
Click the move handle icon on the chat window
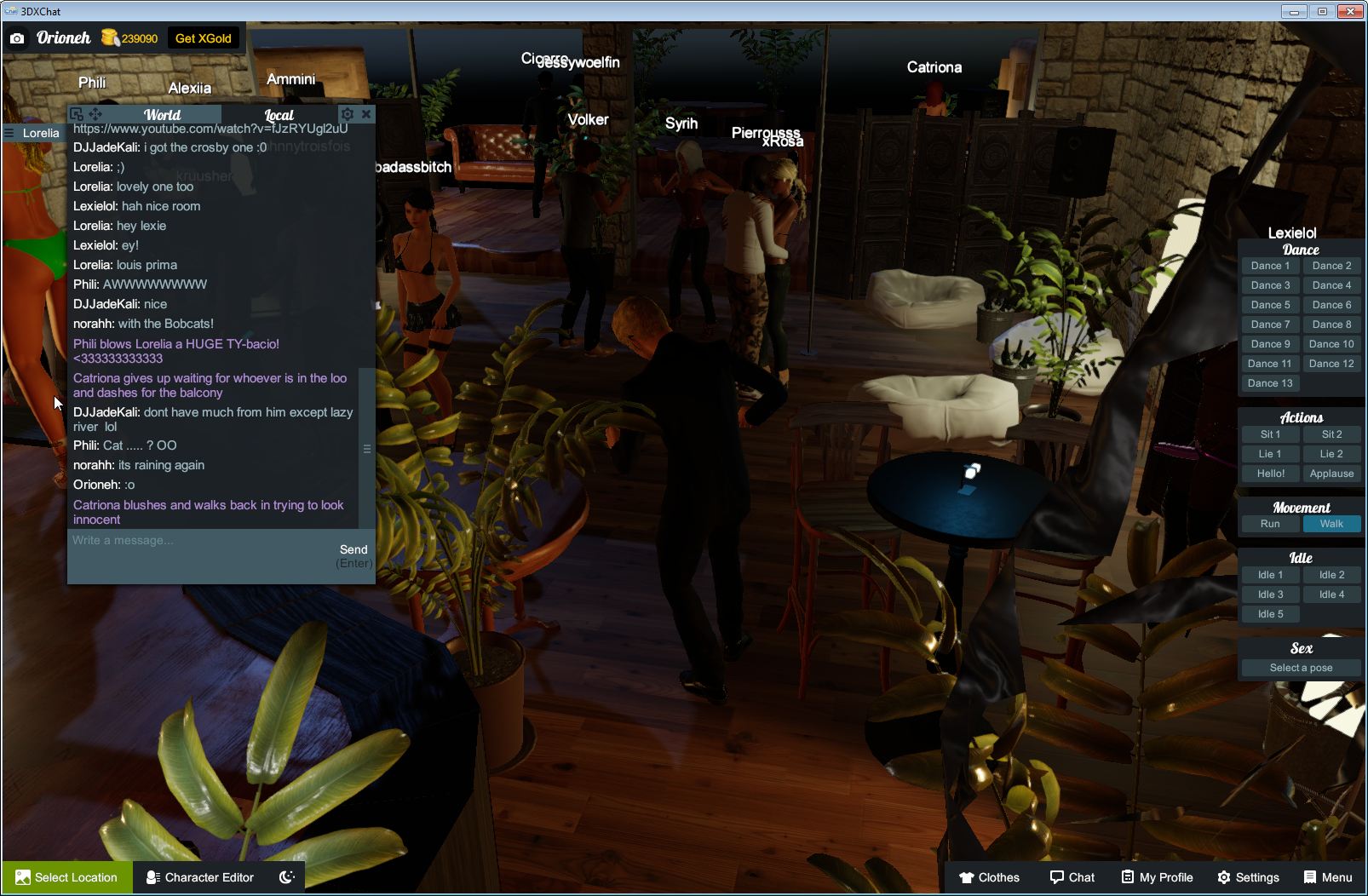click(x=95, y=113)
